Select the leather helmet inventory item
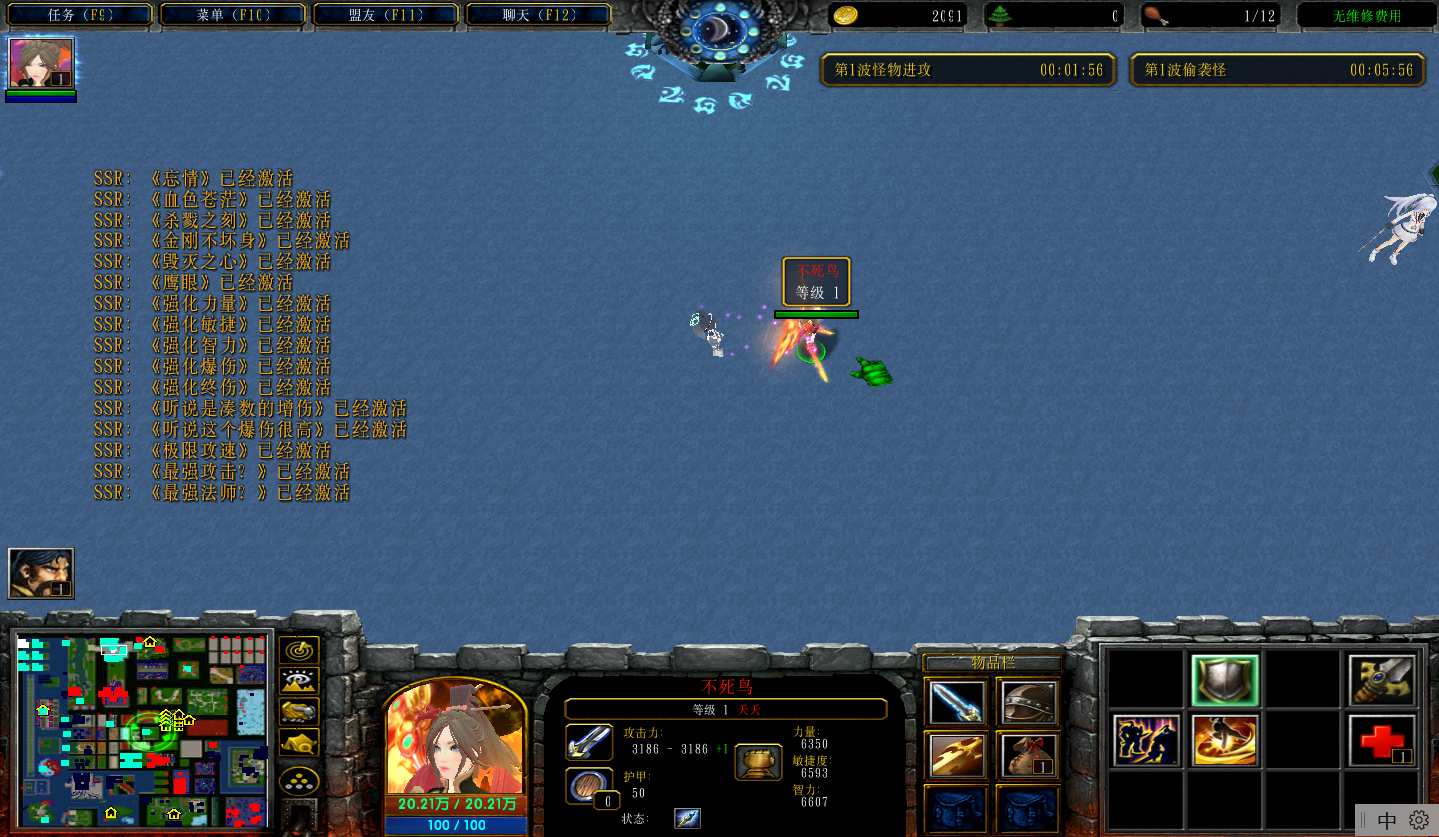This screenshot has width=1439, height=837. 1028,702
